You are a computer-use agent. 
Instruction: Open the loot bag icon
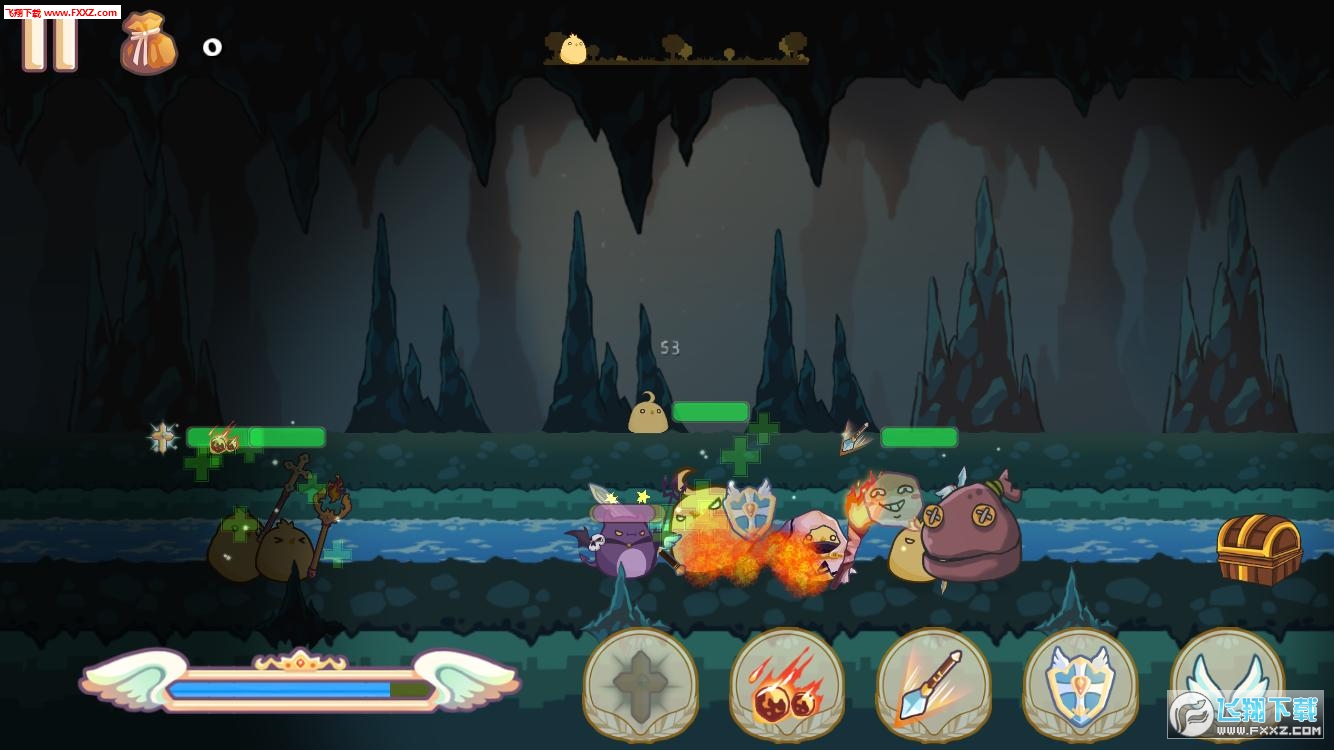tap(148, 45)
